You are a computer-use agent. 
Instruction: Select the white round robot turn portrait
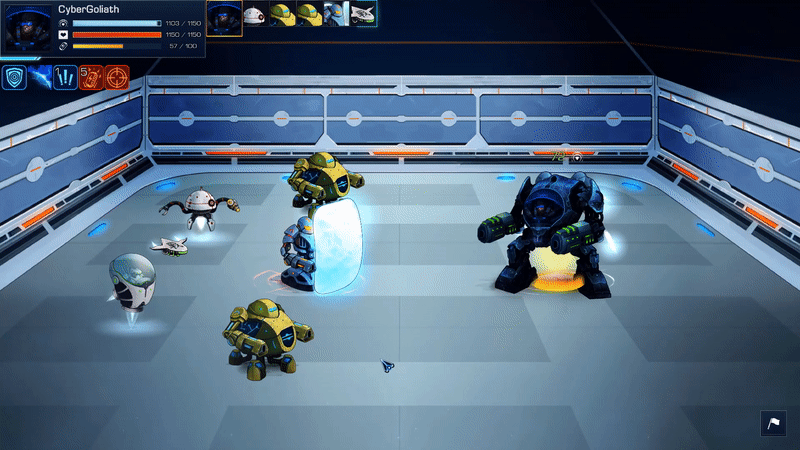coord(255,15)
